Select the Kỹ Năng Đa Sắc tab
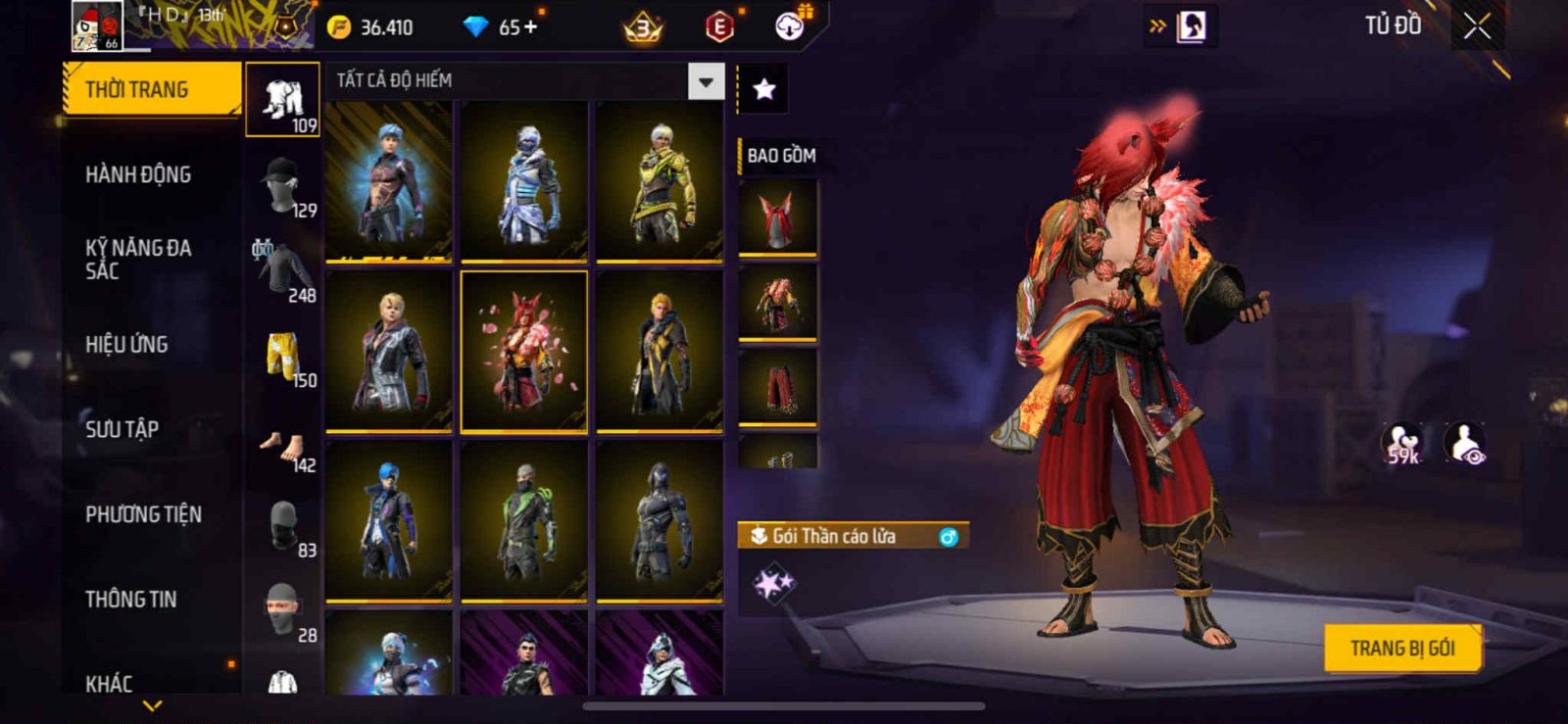The image size is (1568, 724). tap(138, 260)
